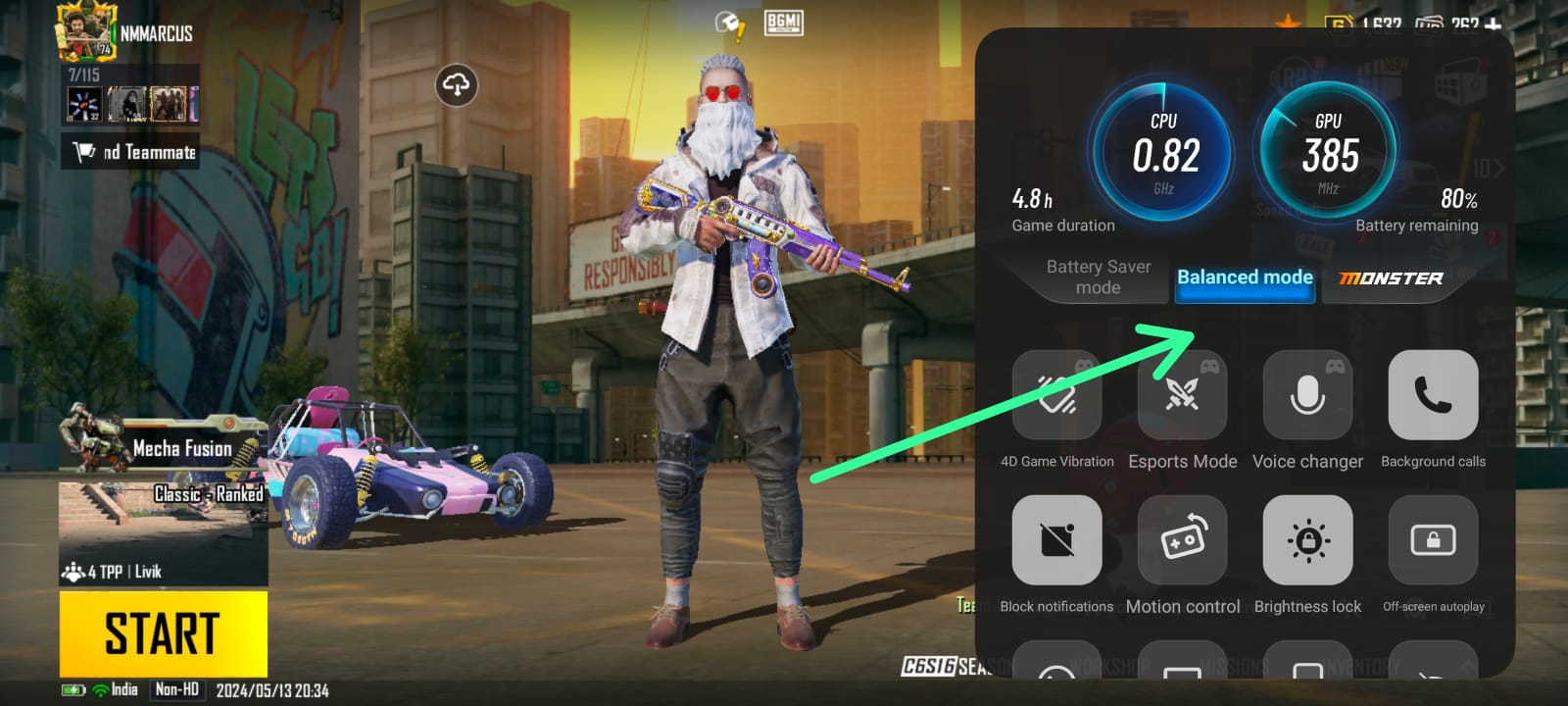This screenshot has height=706, width=1568.
Task: Open NMMARCUS player profile avatar
Action: point(86,31)
